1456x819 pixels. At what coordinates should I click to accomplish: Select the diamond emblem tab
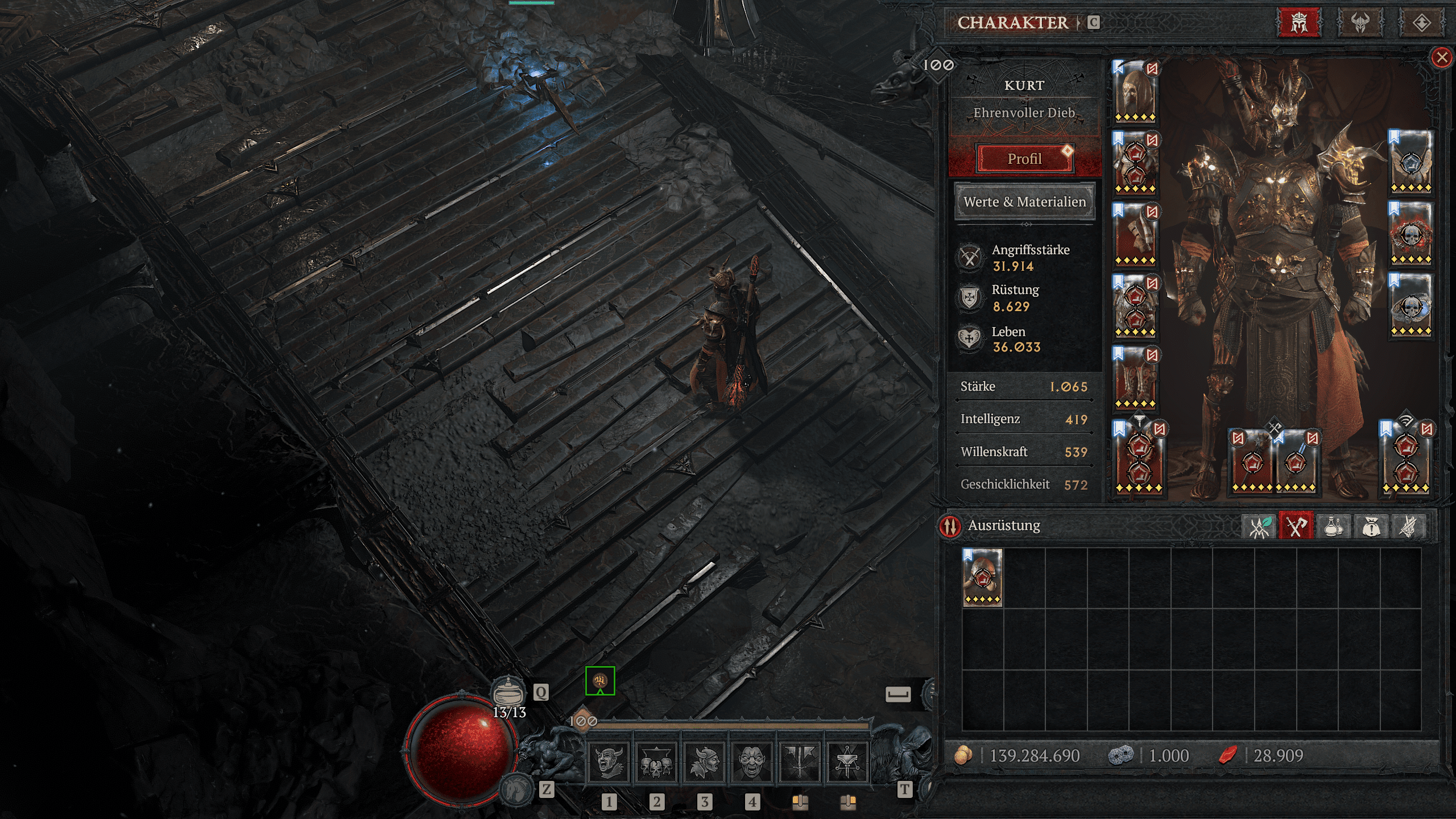[1421, 23]
